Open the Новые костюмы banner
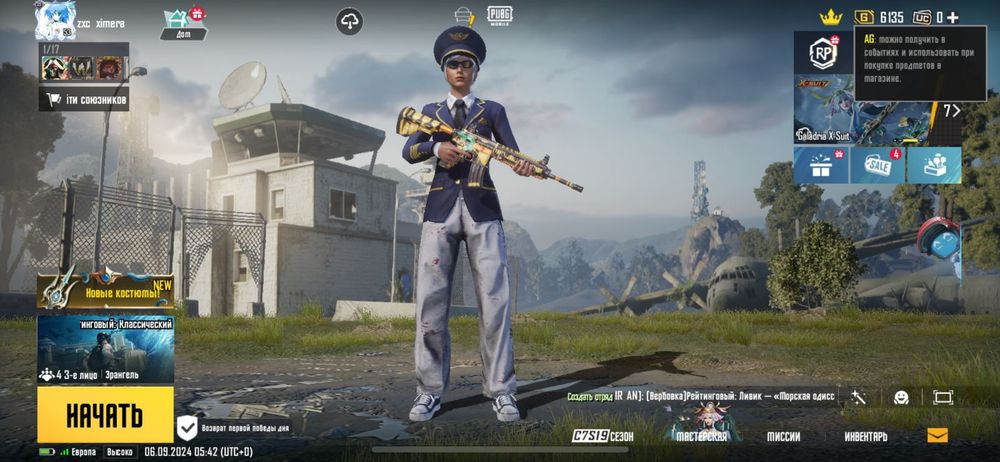Image resolution: width=1000 pixels, height=462 pixels. coord(105,291)
